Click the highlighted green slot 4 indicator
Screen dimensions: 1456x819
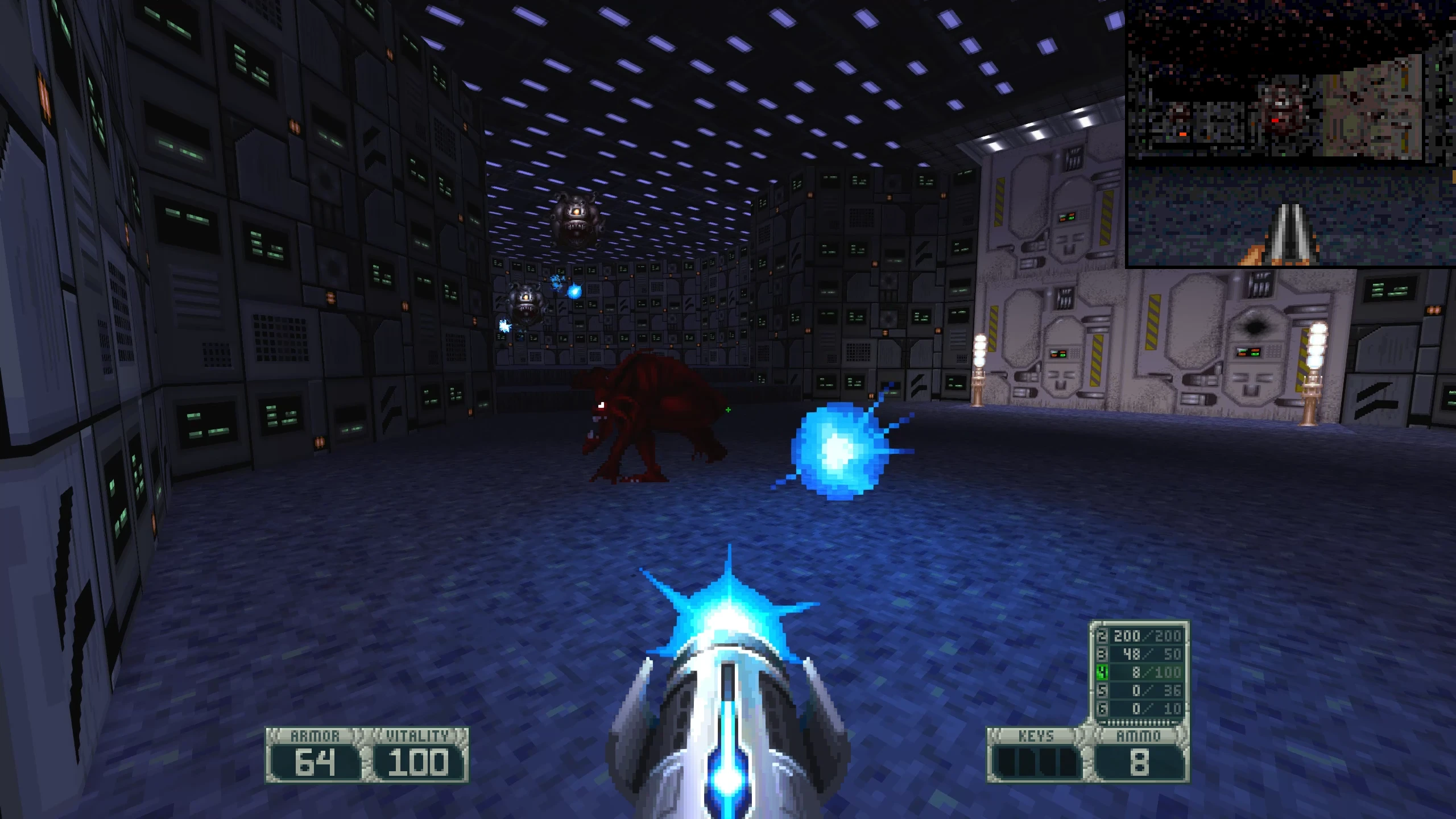1103,673
